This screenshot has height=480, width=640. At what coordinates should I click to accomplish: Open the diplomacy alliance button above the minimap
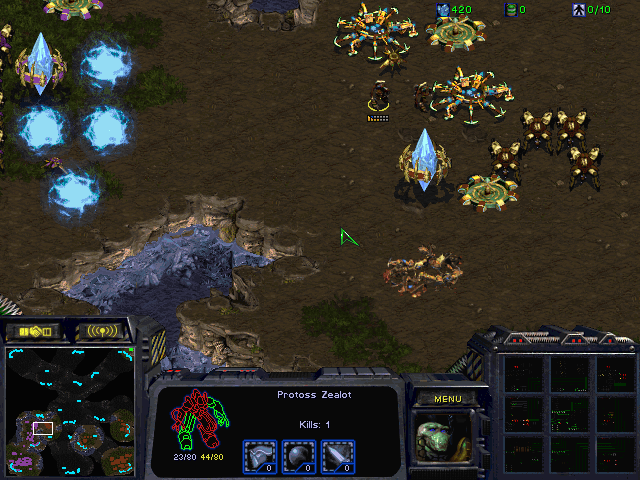pos(34,331)
